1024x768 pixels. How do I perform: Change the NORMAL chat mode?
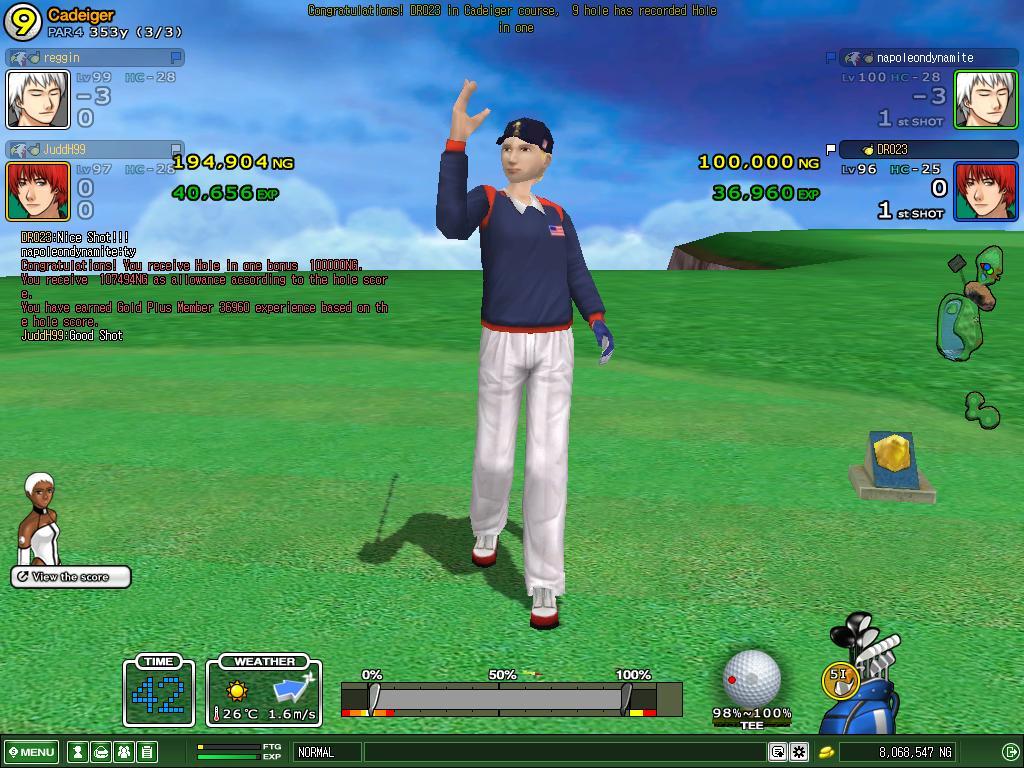(x=327, y=752)
